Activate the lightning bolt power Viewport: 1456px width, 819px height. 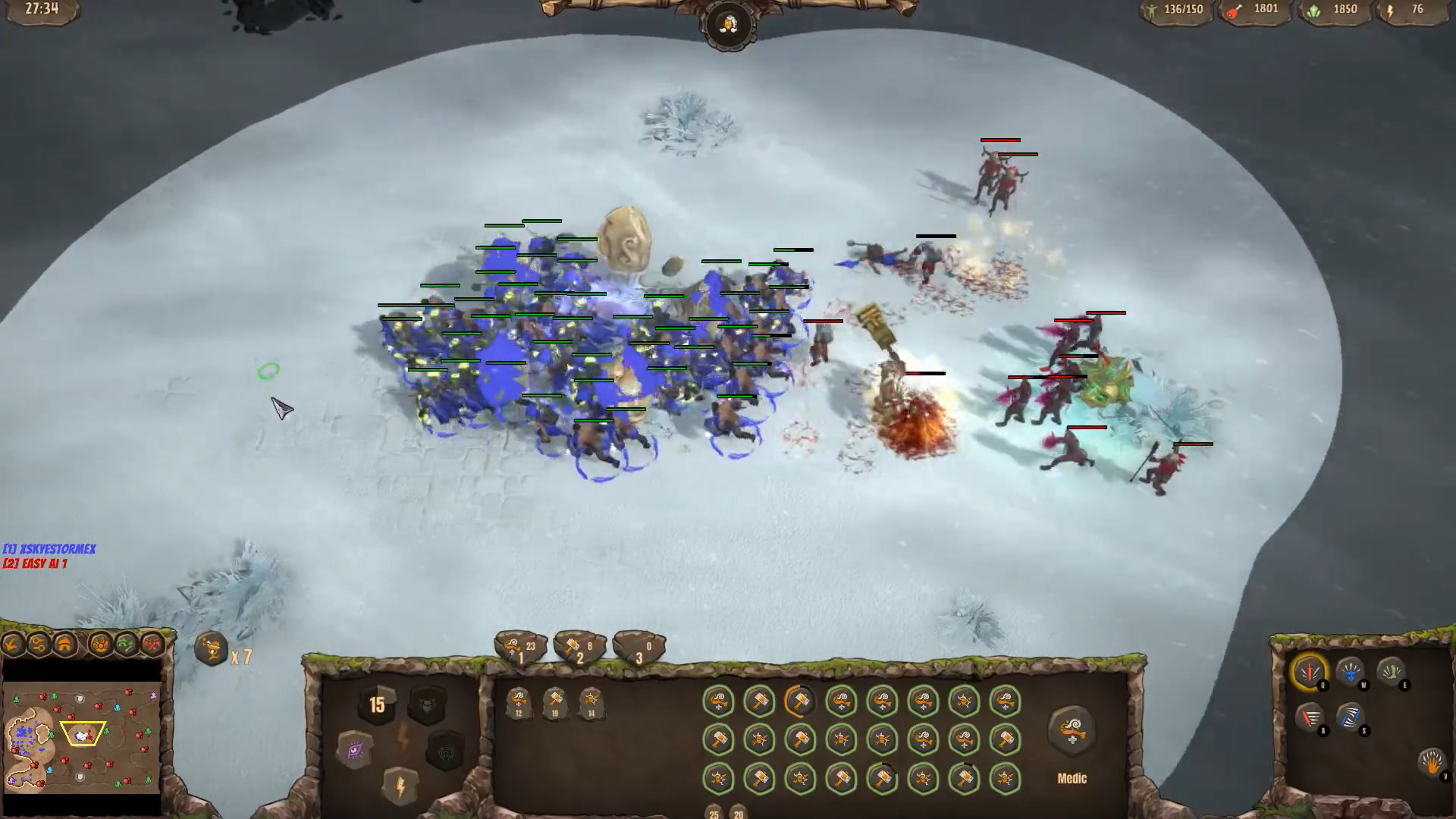coord(401,786)
